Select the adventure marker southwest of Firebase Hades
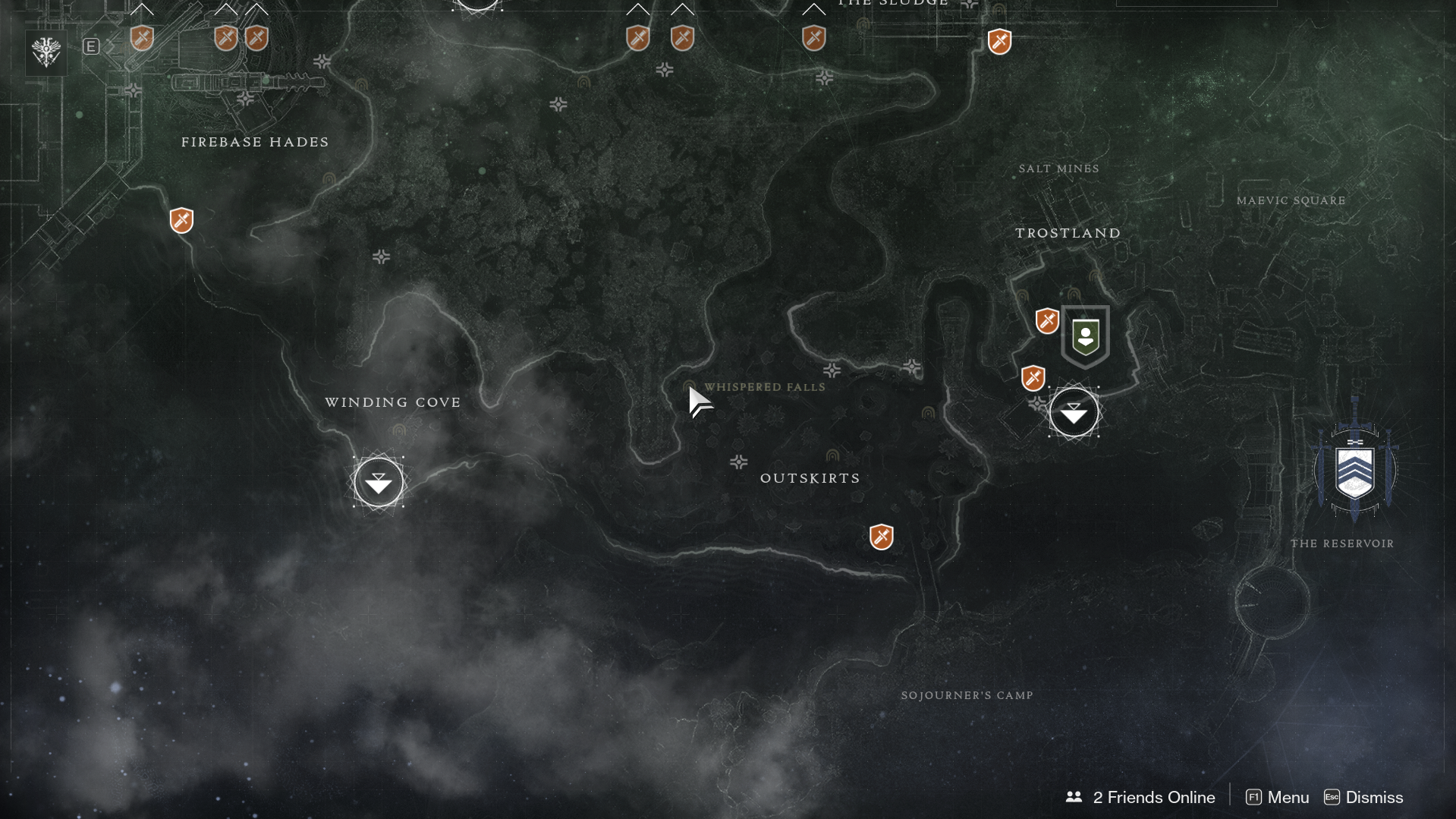The image size is (1456, 819). coord(181,221)
